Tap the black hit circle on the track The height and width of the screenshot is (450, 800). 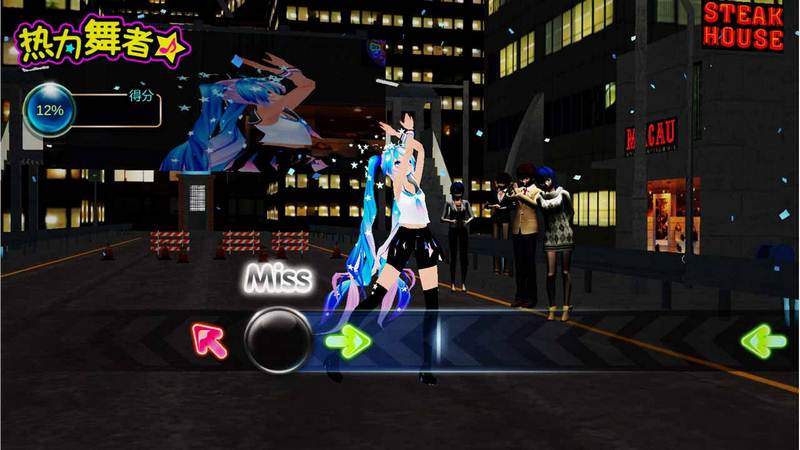tap(279, 340)
